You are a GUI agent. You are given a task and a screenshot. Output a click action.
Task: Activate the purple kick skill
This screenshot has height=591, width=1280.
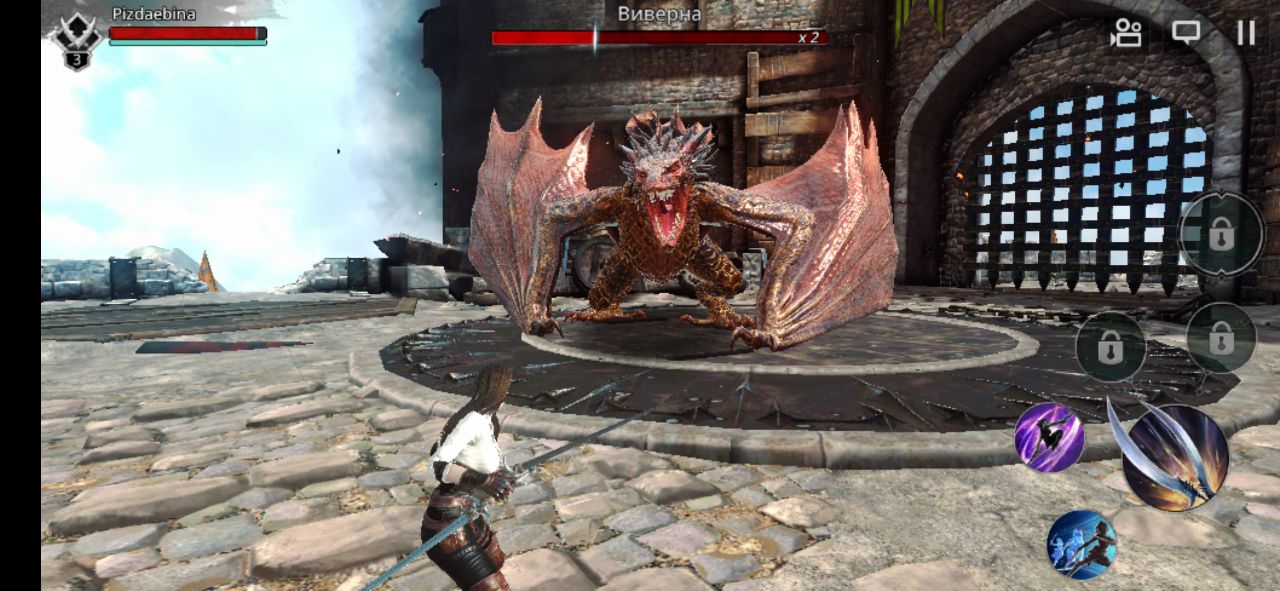tap(1049, 437)
